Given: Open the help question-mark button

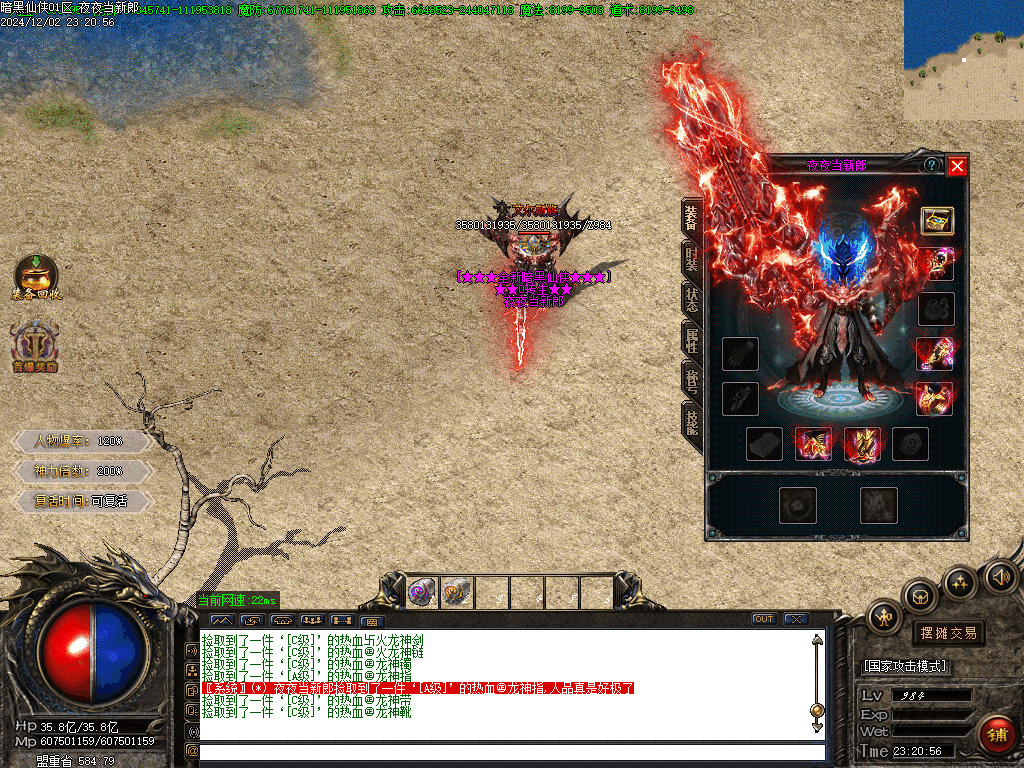Looking at the screenshot, I should pos(932,165).
